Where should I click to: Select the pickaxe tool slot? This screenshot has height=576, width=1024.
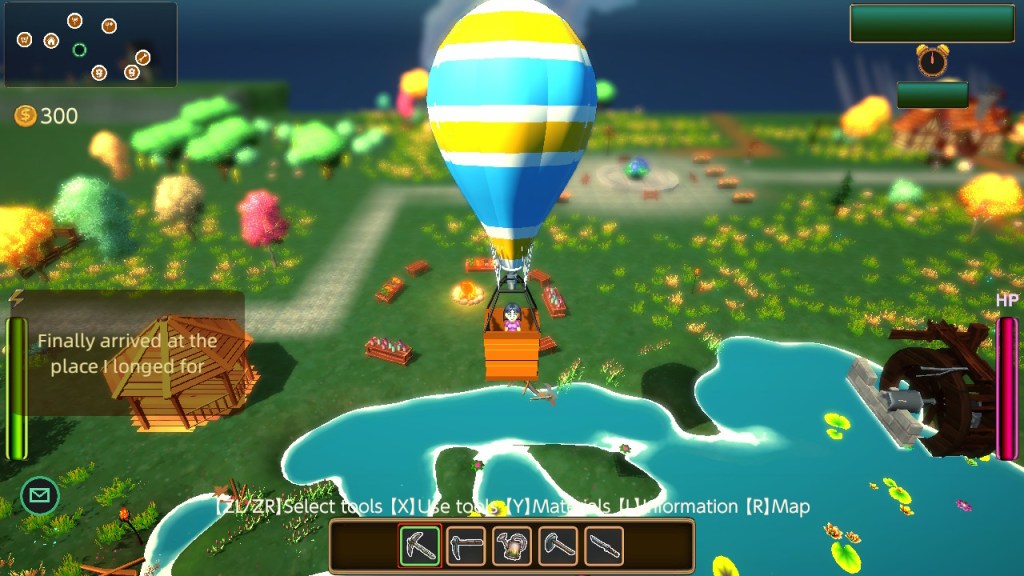420,546
